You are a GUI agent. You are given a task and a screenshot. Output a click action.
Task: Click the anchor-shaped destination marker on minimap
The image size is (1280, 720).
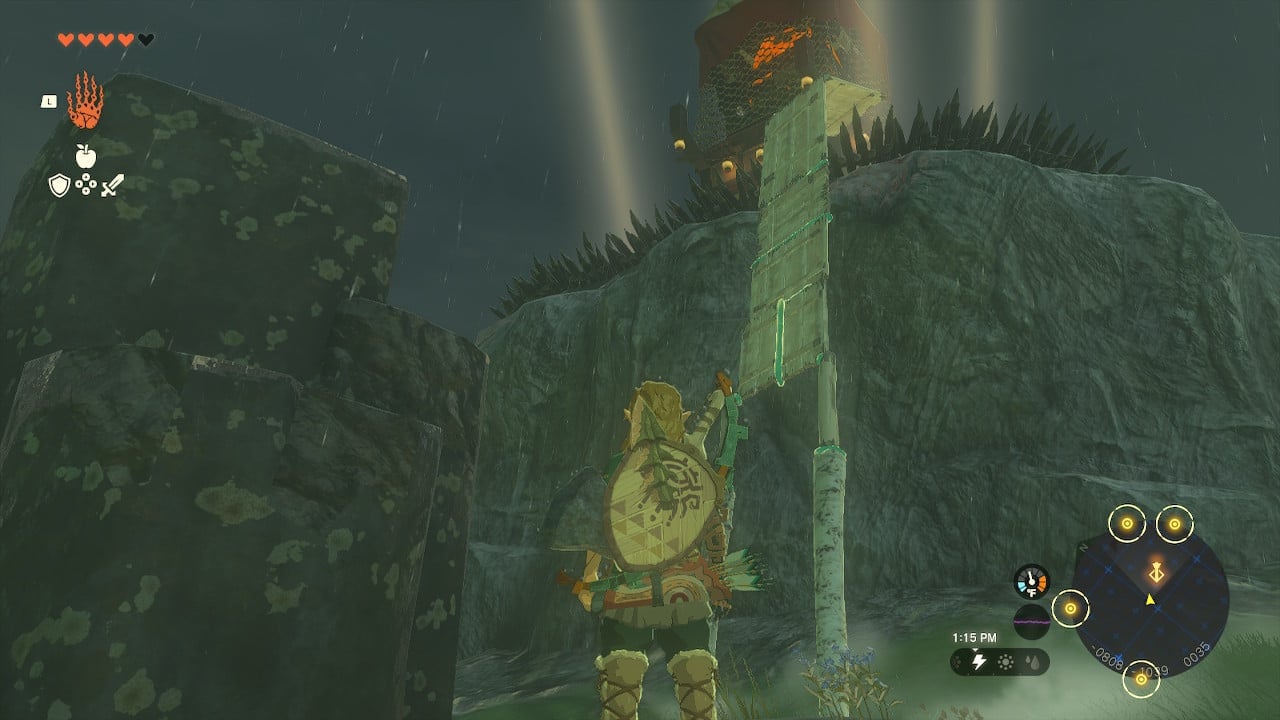click(1156, 571)
